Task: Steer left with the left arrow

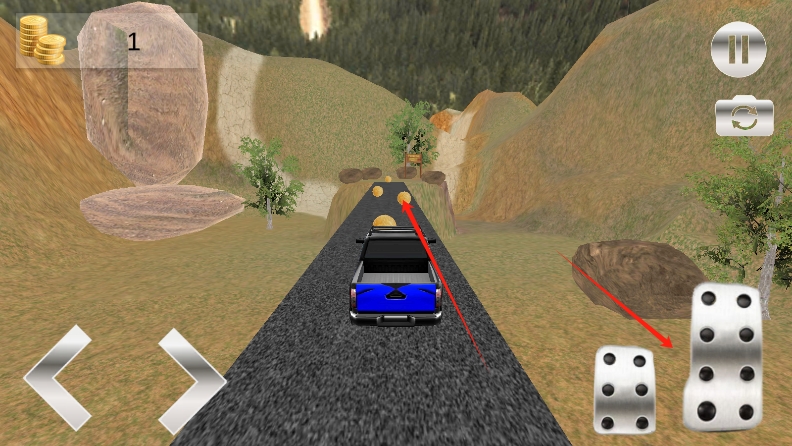Action: [x=58, y=379]
